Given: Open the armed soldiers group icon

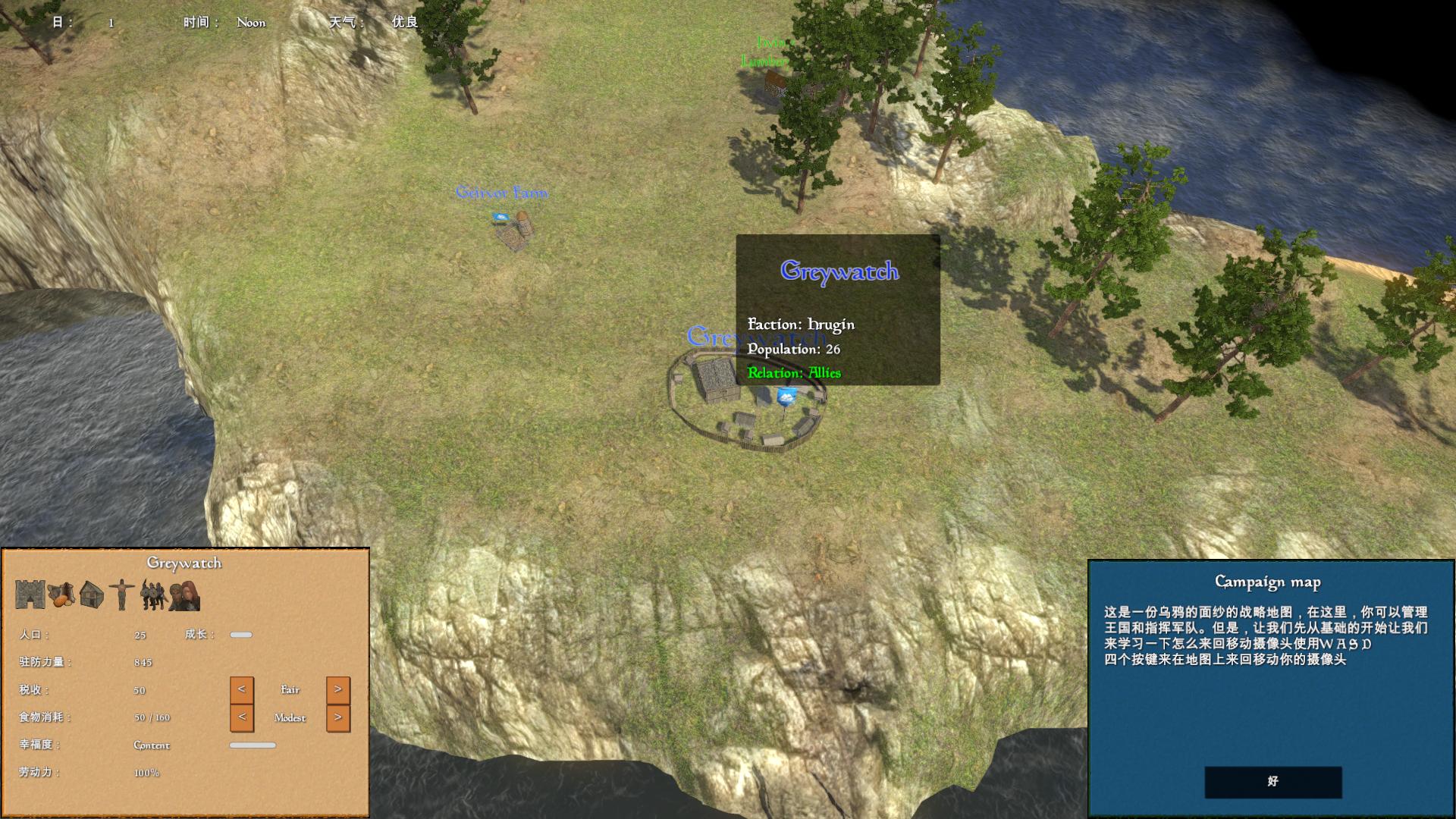Looking at the screenshot, I should (152, 595).
